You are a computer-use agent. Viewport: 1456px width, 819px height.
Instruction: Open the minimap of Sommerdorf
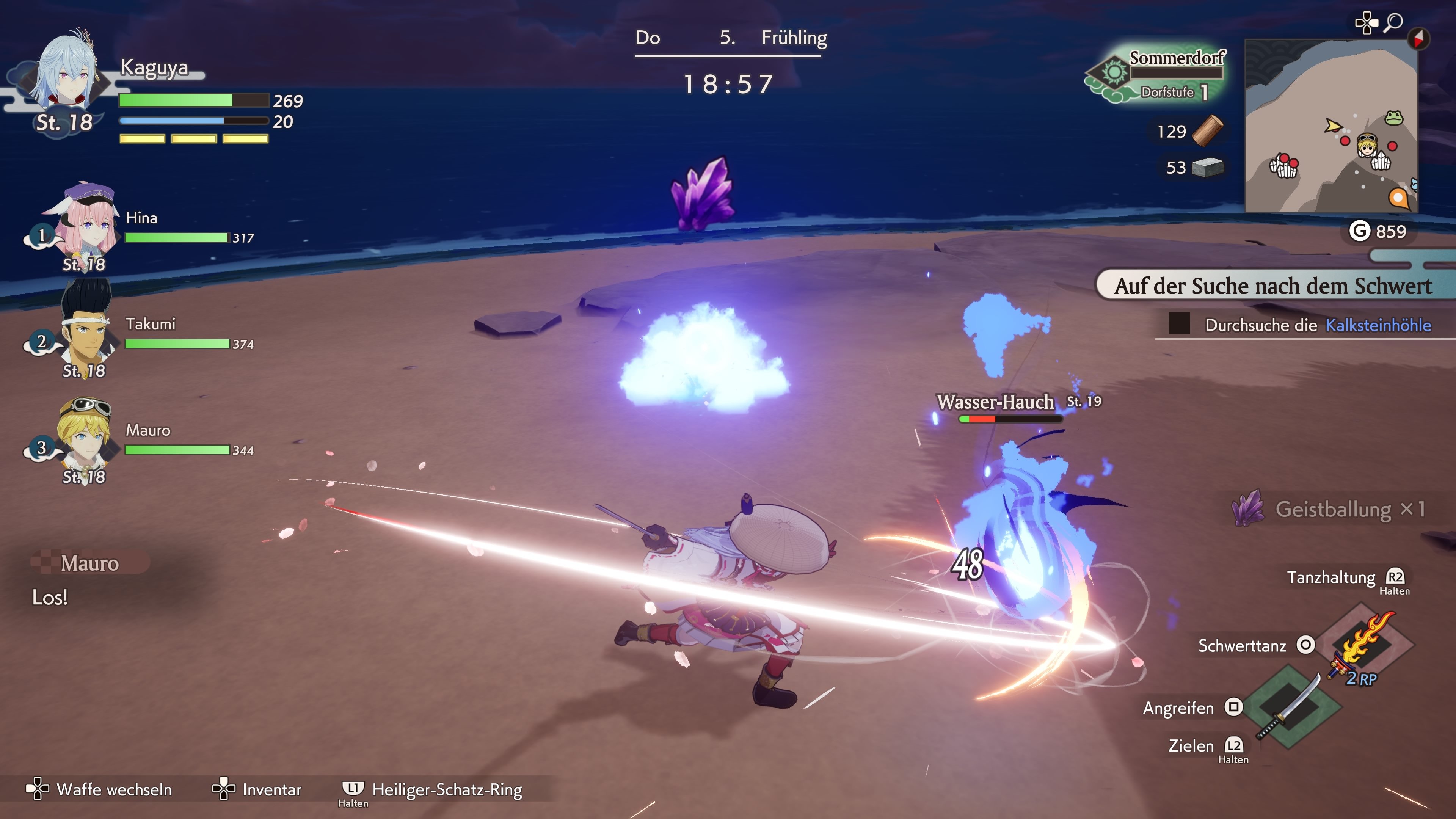pos(1330,126)
